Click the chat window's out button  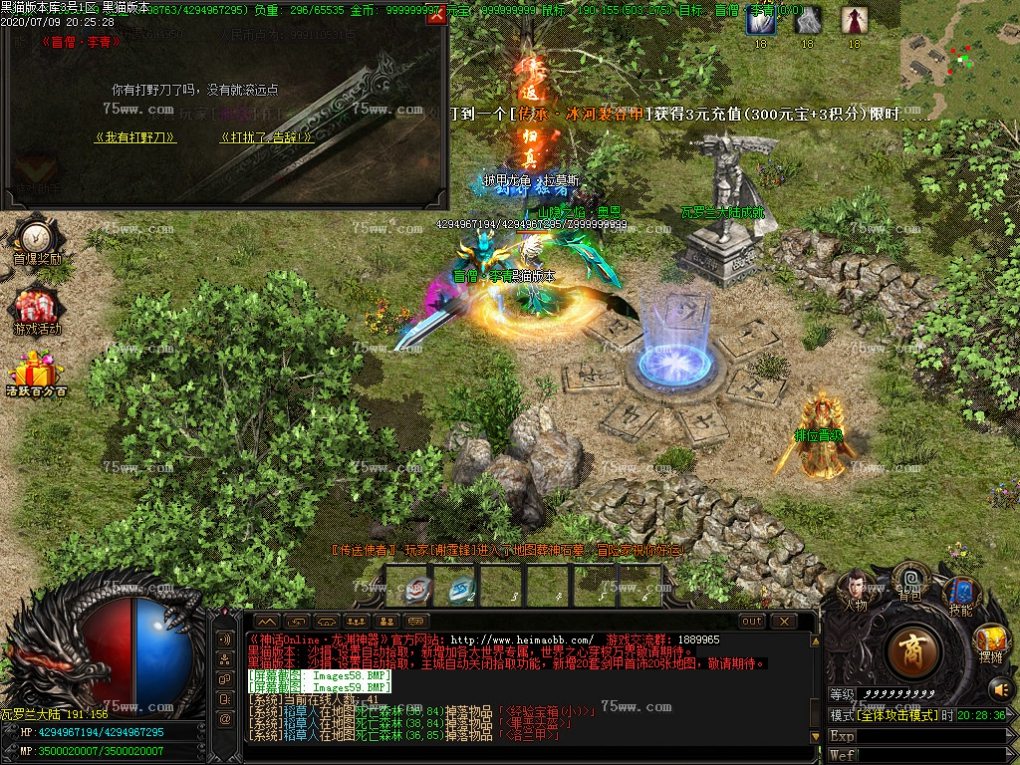pyautogui.click(x=752, y=621)
